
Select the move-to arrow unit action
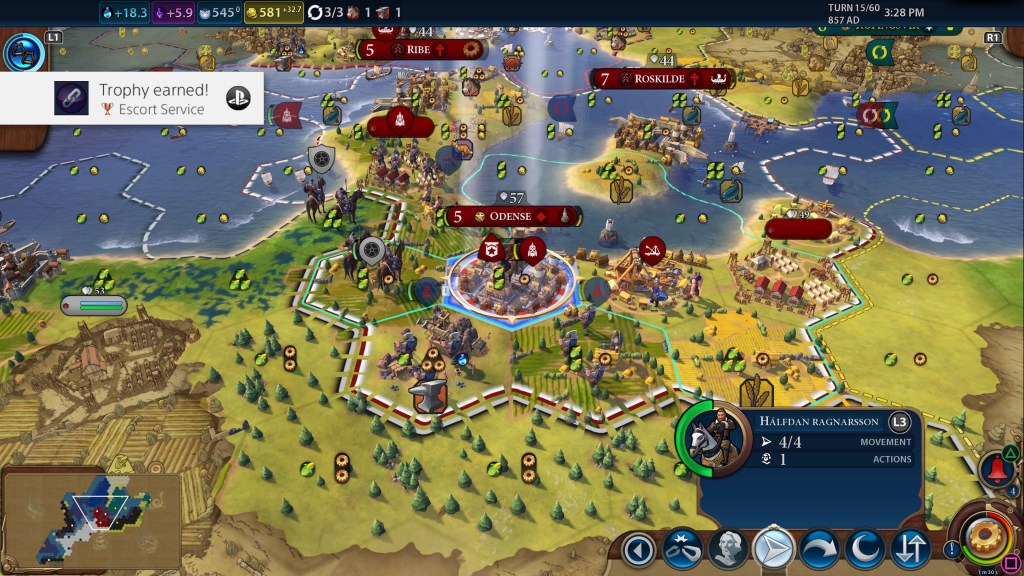coord(773,549)
